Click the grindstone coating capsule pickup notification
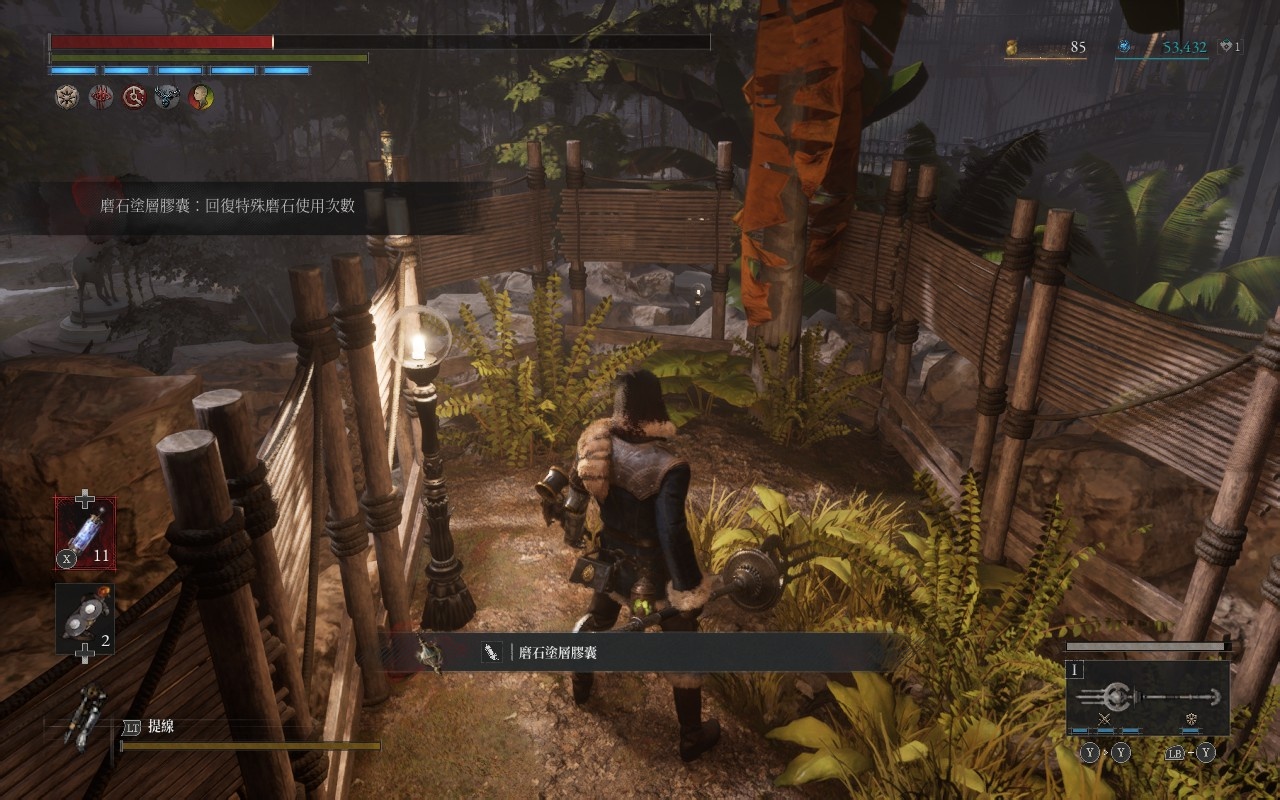The image size is (1280, 800). pos(640,653)
